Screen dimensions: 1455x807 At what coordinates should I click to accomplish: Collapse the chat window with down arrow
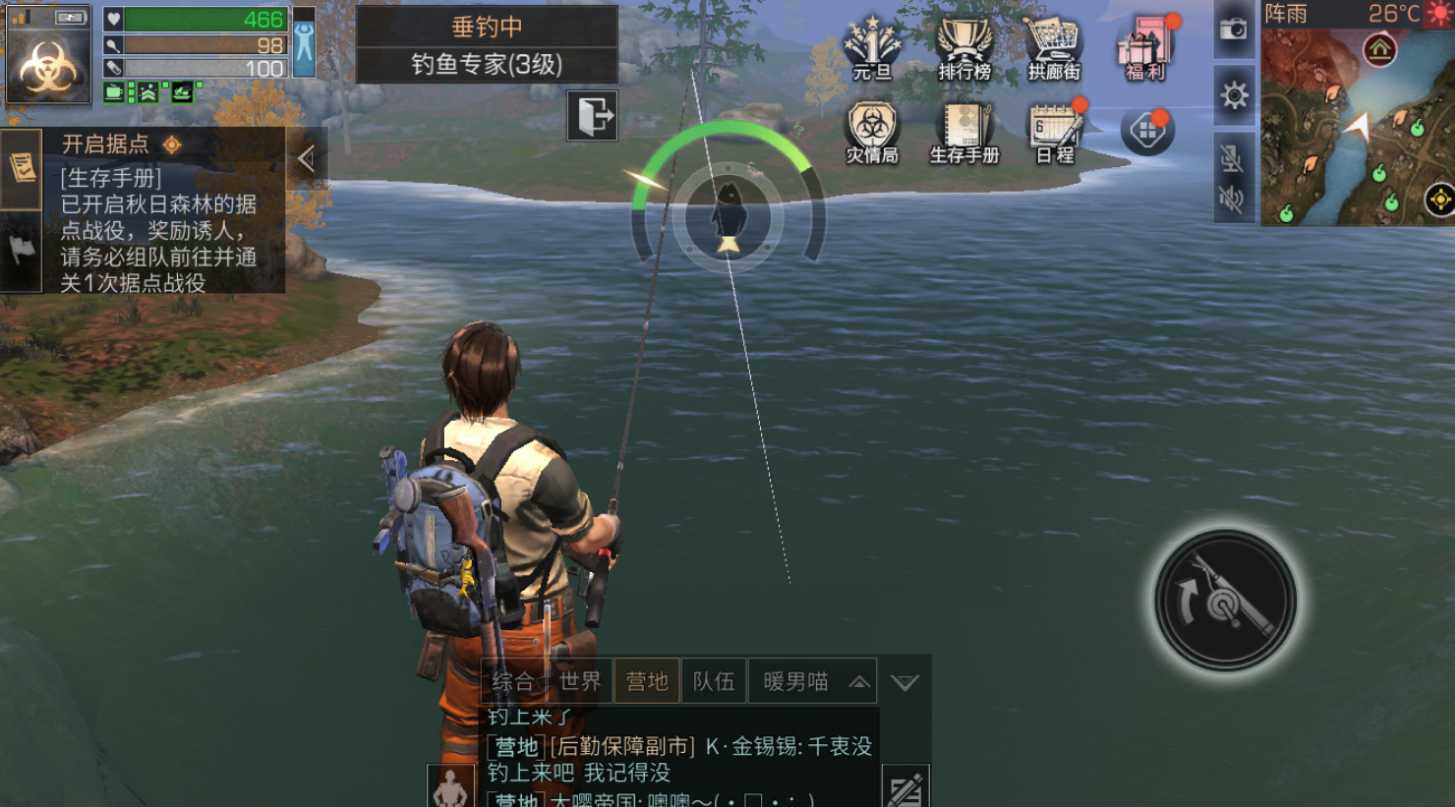tap(903, 681)
